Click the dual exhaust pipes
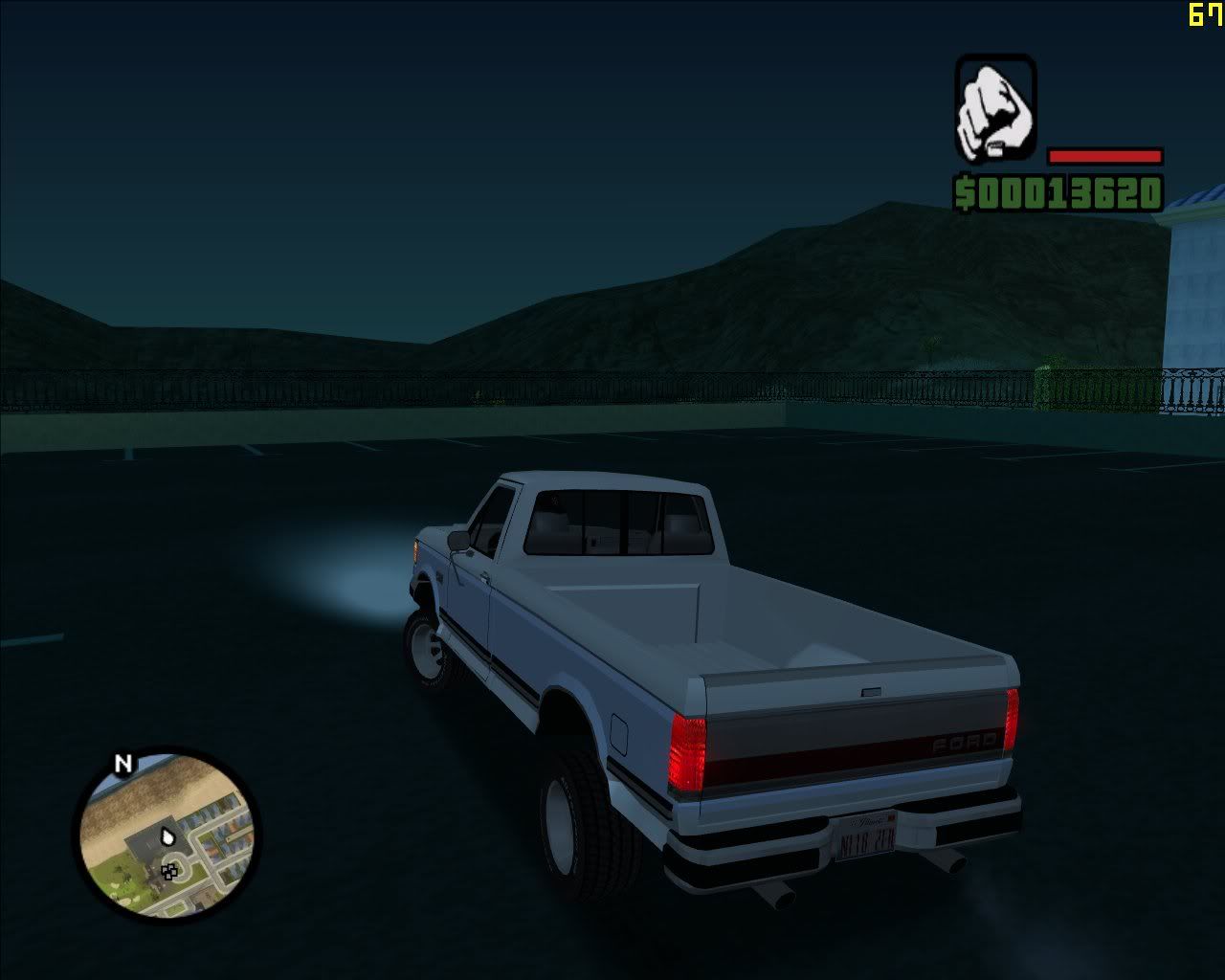The width and height of the screenshot is (1225, 980). [775, 895]
